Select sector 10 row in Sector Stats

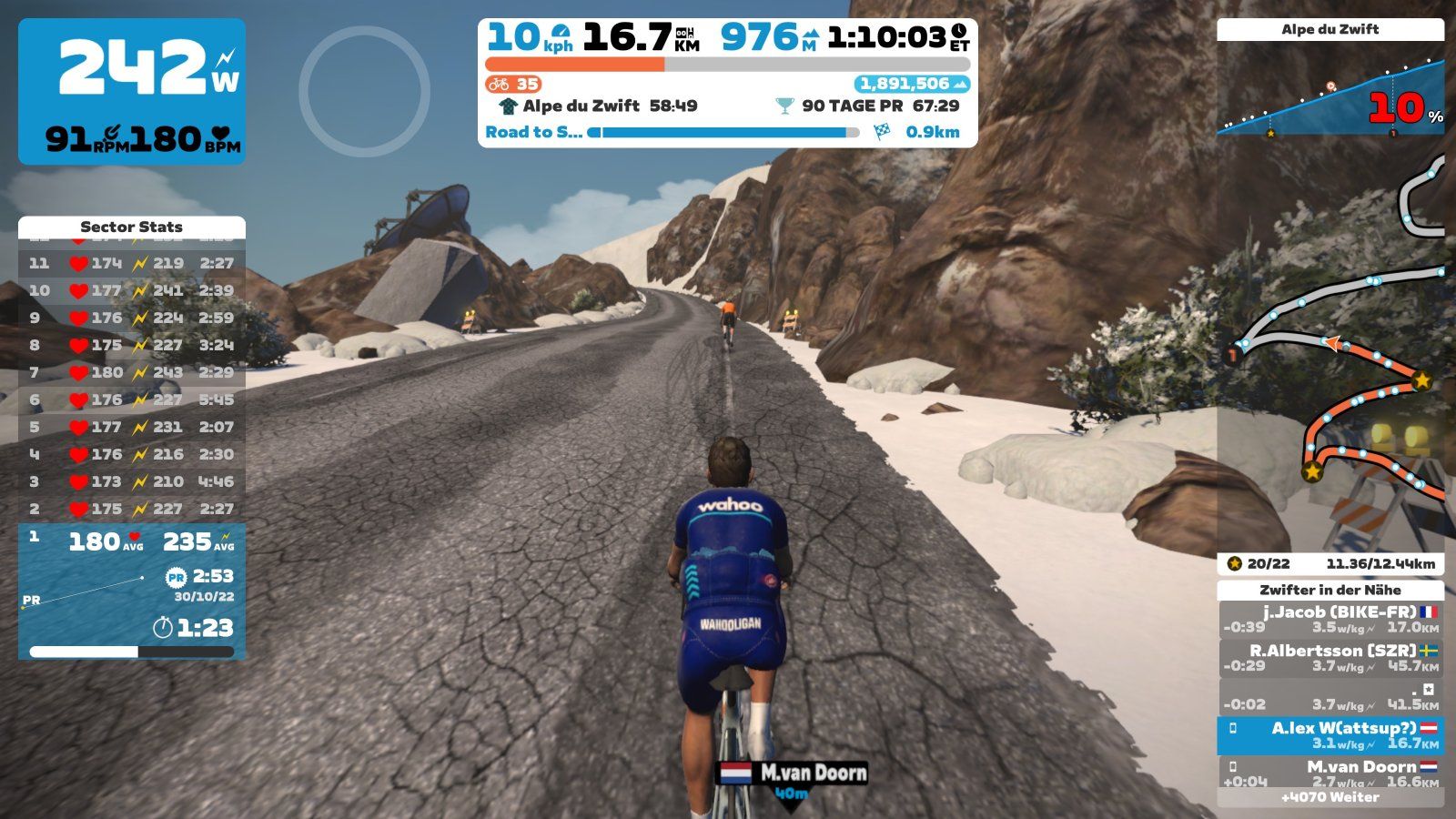(x=132, y=290)
